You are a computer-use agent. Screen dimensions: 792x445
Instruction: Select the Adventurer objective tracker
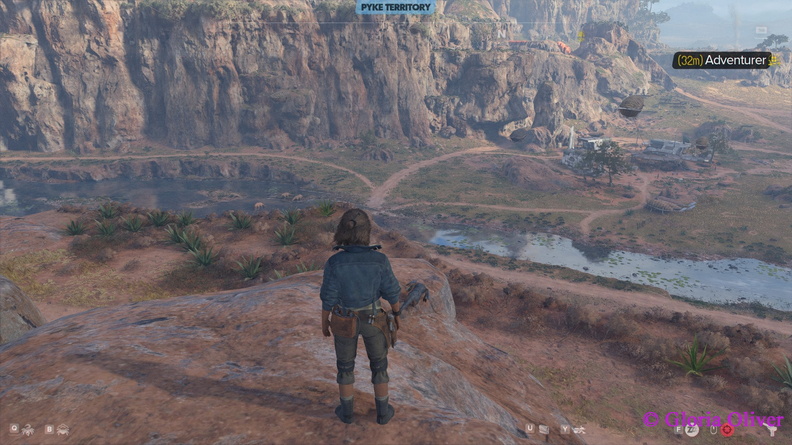pyautogui.click(x=724, y=60)
